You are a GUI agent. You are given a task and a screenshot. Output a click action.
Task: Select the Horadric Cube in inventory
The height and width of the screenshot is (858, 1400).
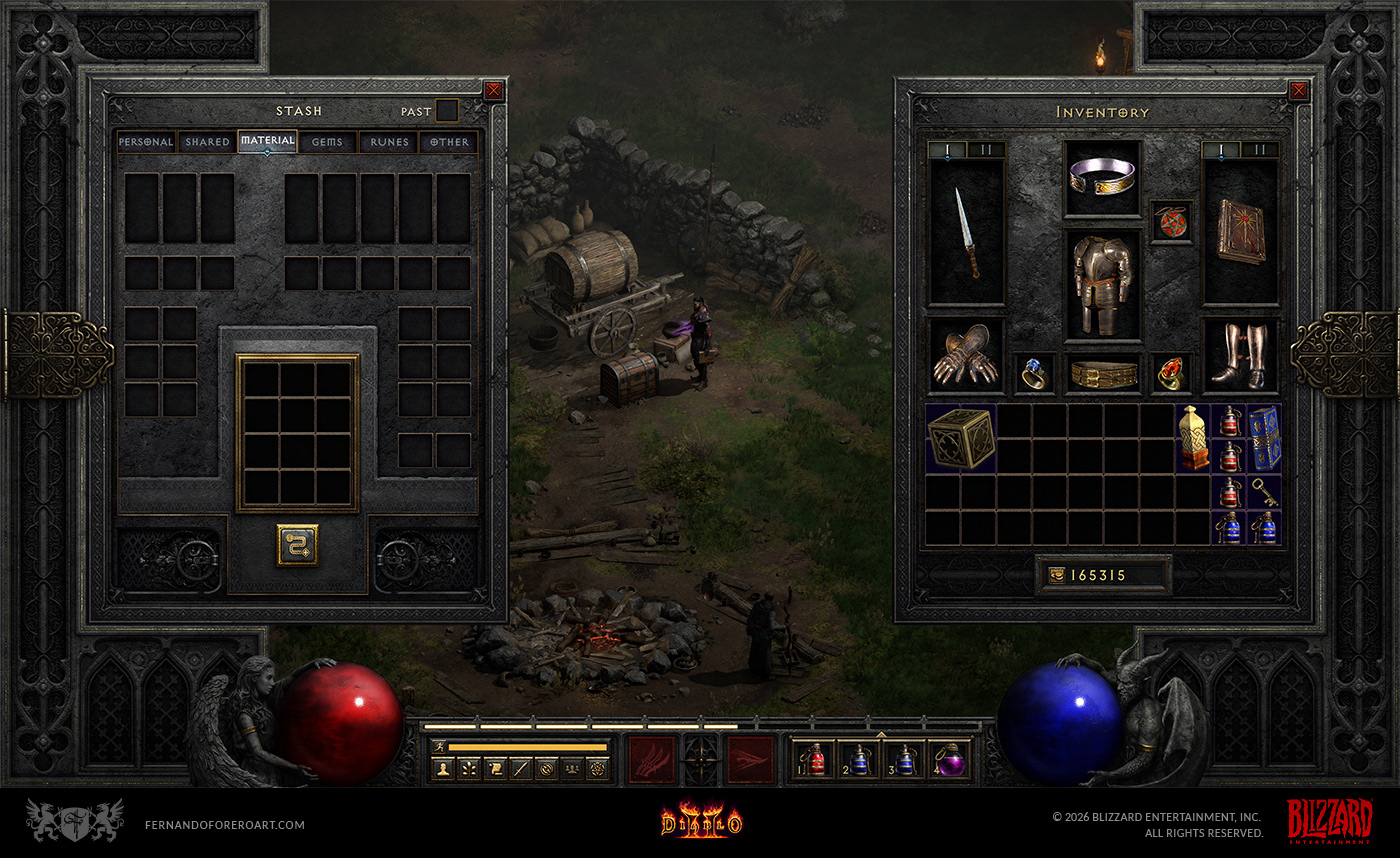tap(961, 438)
